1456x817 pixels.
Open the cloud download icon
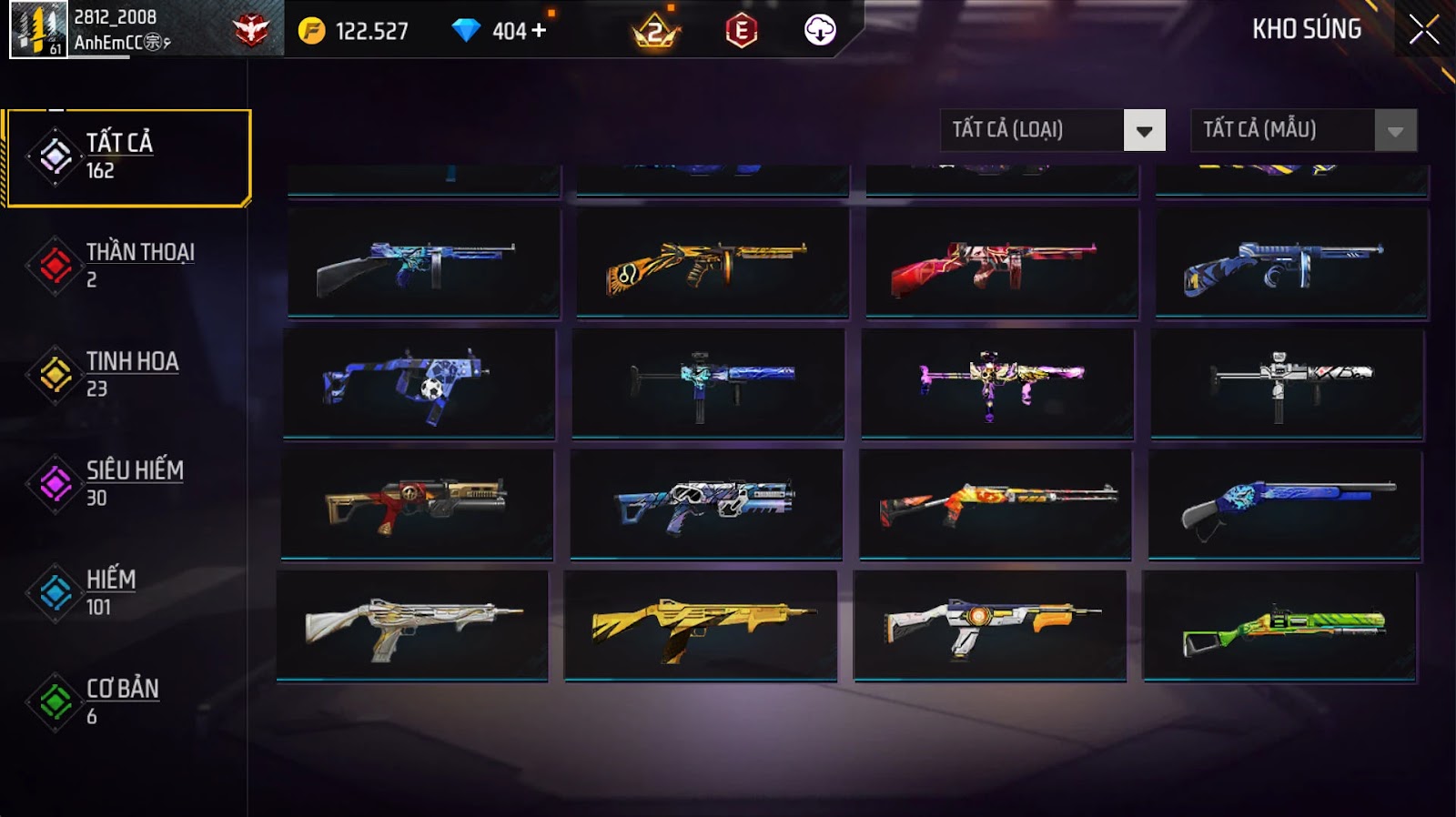pos(820,31)
